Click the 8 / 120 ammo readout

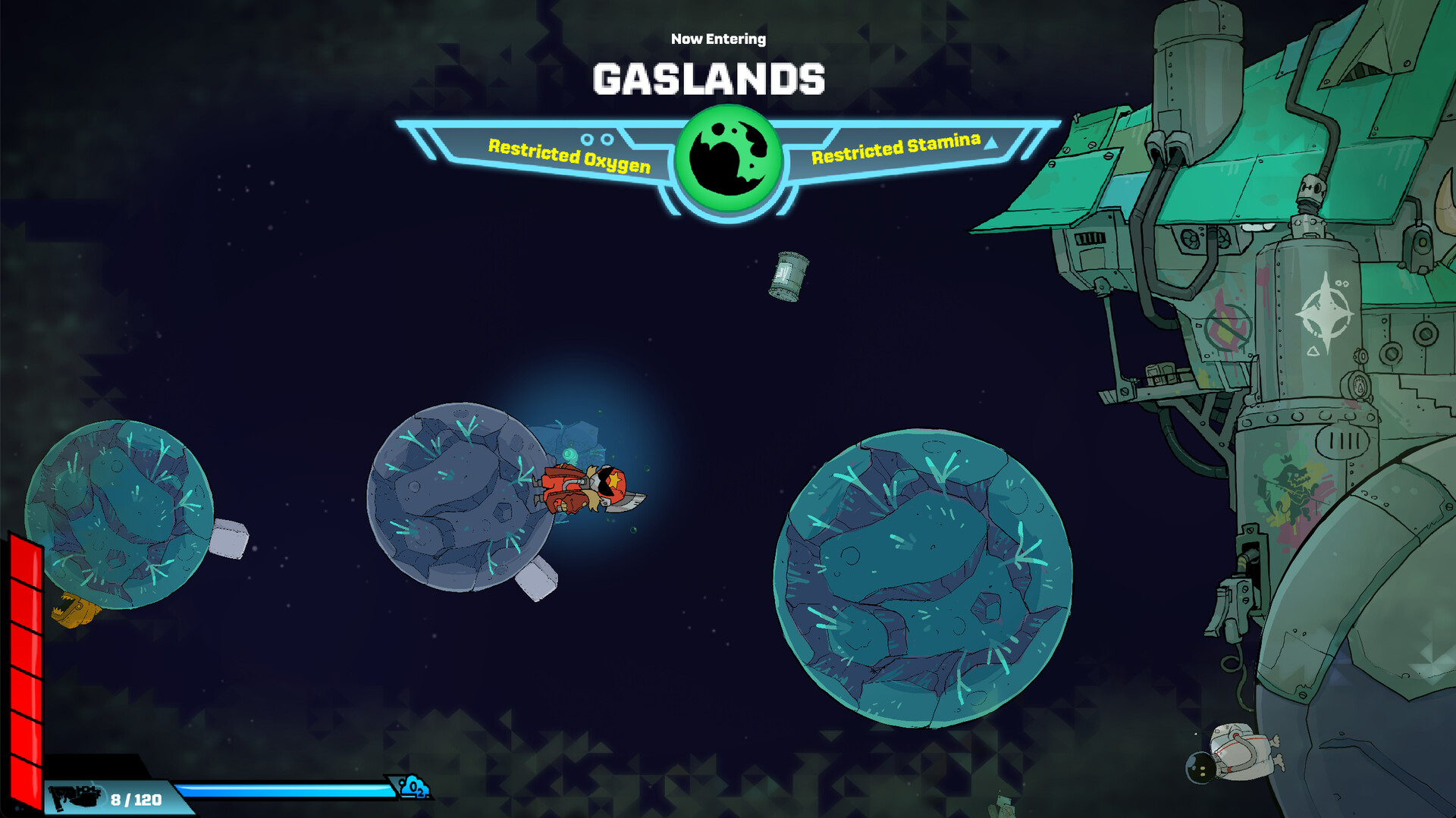click(135, 797)
